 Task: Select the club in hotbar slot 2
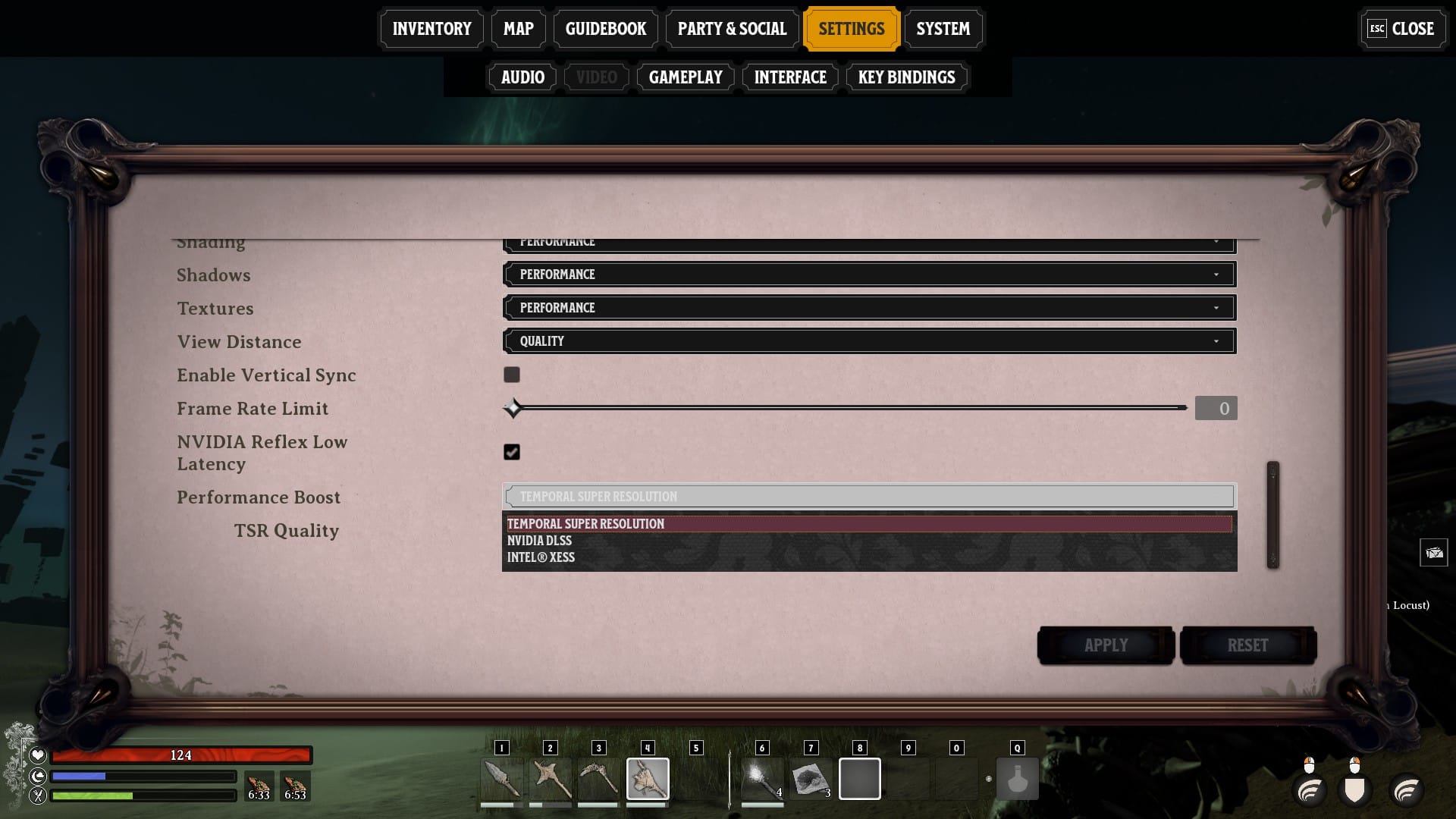tap(551, 779)
